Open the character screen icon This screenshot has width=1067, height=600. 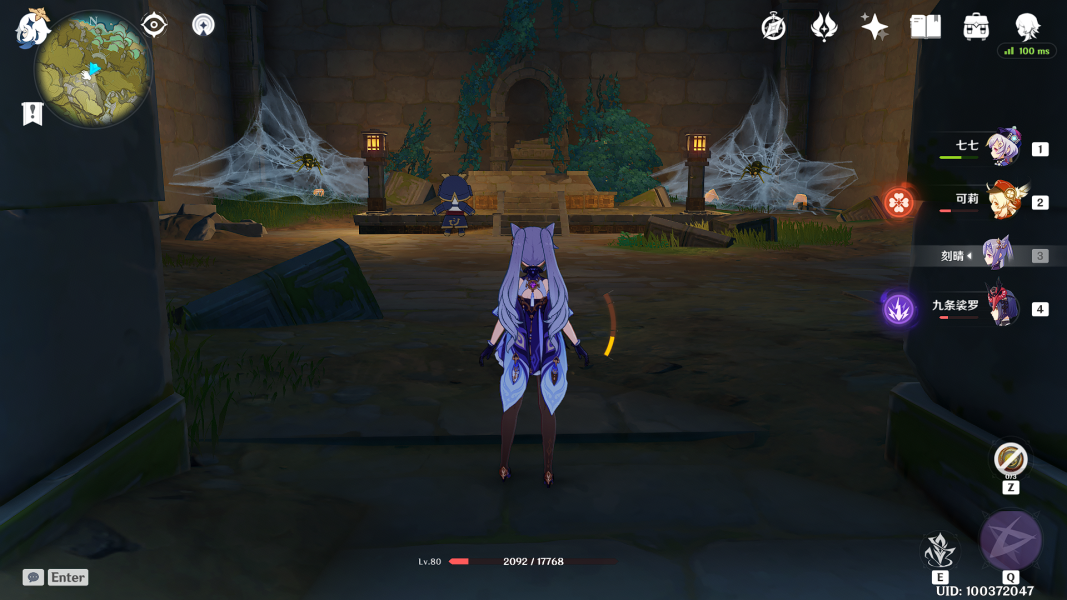(1027, 26)
